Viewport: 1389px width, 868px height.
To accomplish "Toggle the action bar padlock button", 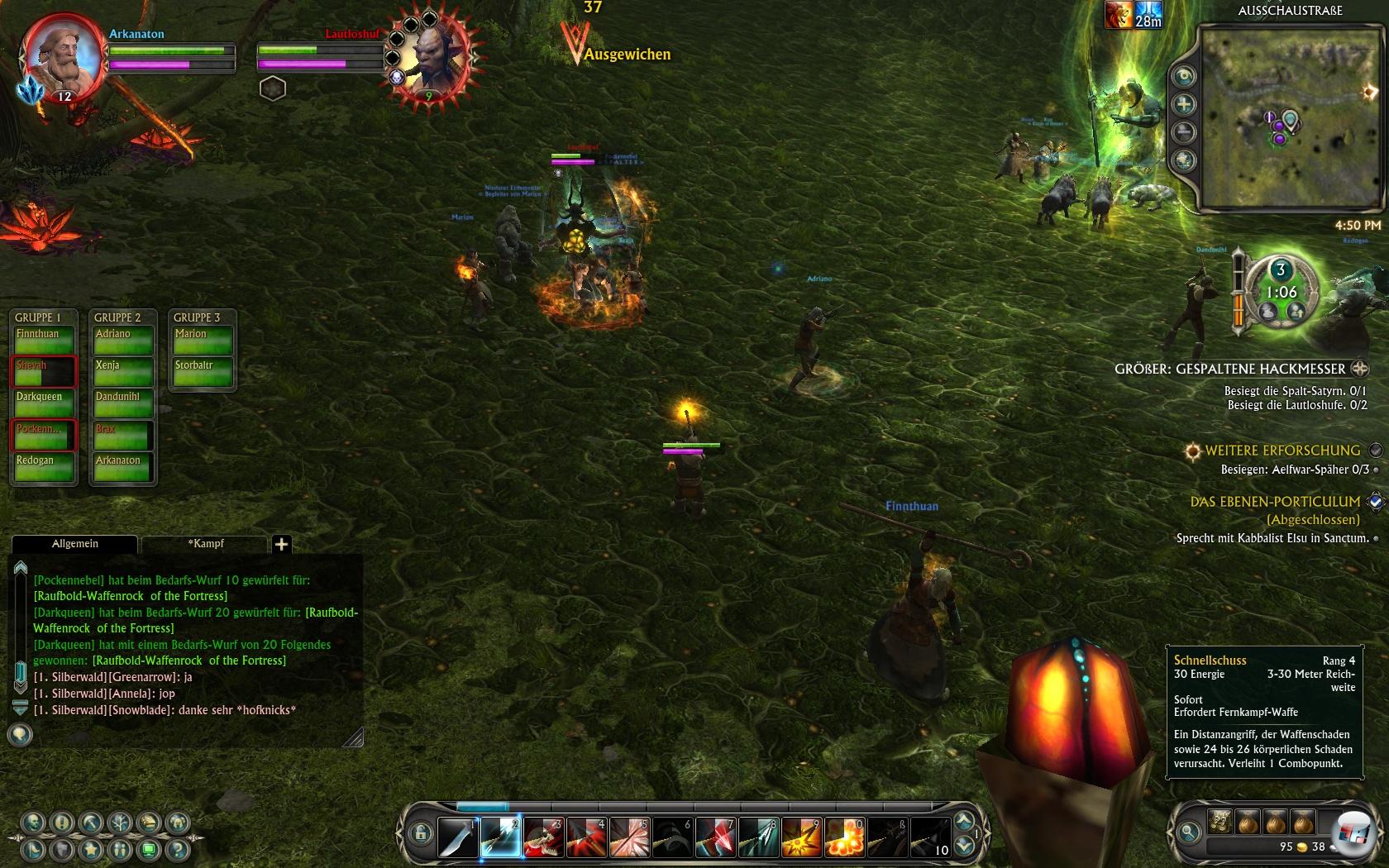I will (419, 832).
